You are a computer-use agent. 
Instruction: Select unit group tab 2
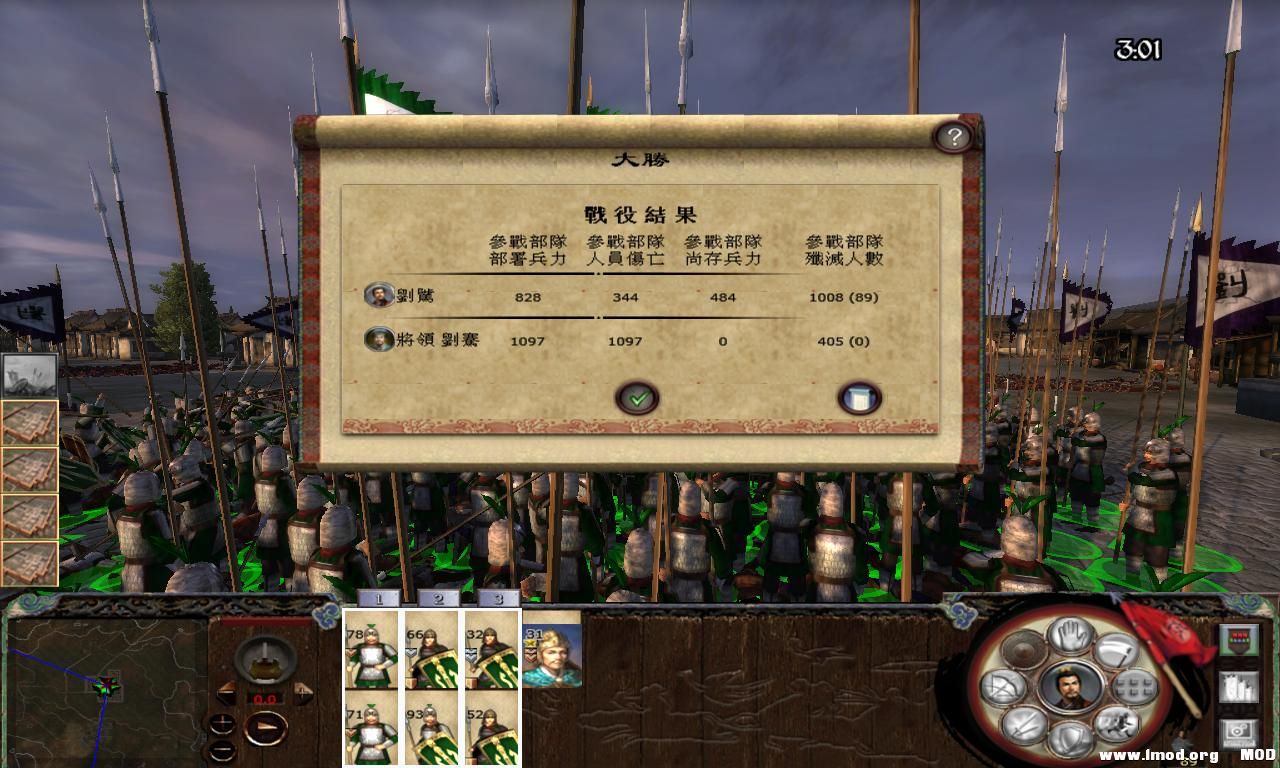[x=438, y=599]
